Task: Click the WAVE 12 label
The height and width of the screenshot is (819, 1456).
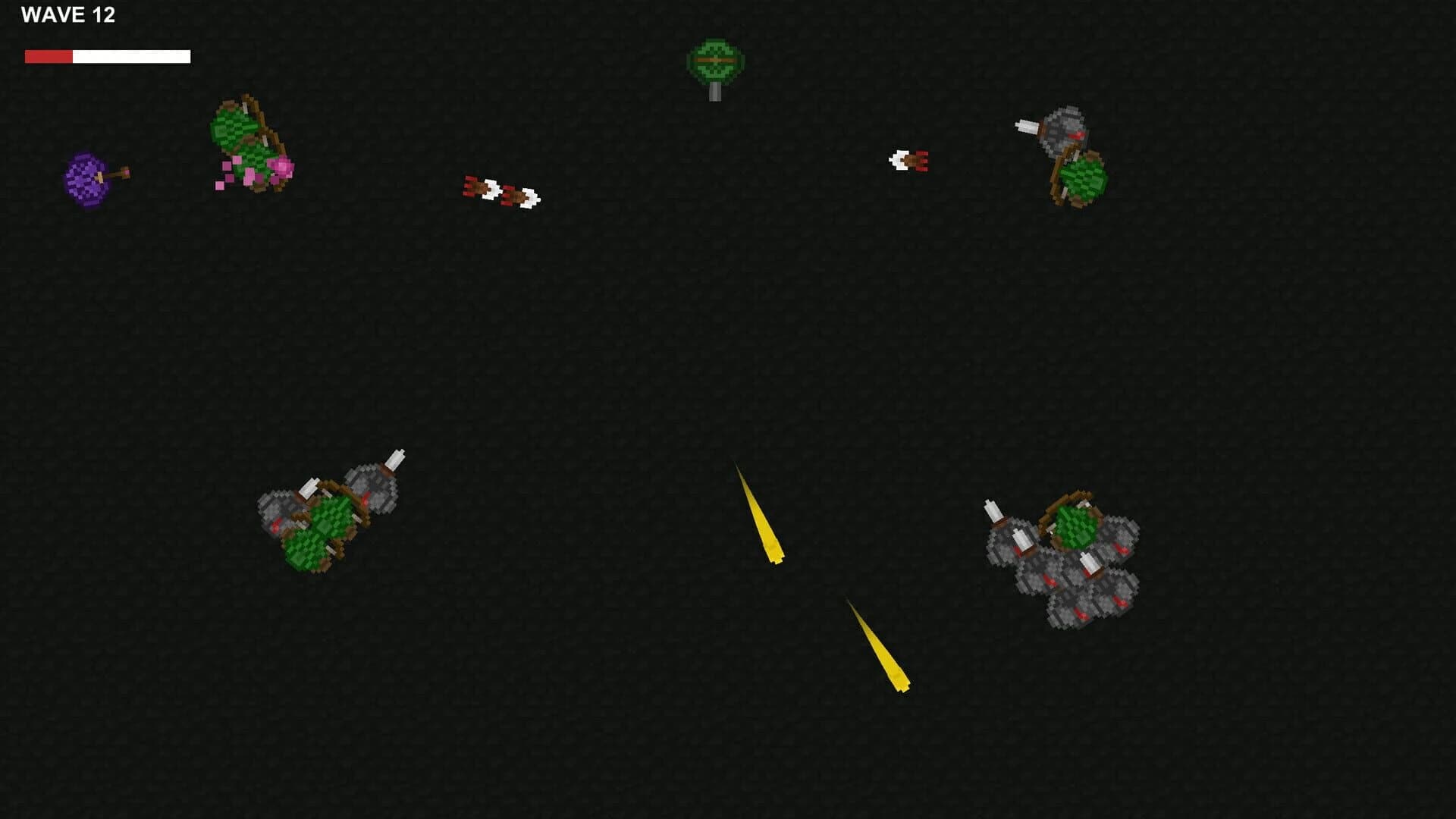Action: click(70, 13)
